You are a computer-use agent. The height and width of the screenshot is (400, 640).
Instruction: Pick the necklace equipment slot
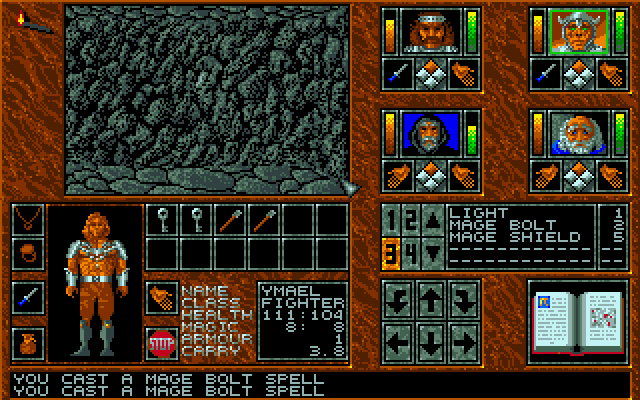coord(28,219)
